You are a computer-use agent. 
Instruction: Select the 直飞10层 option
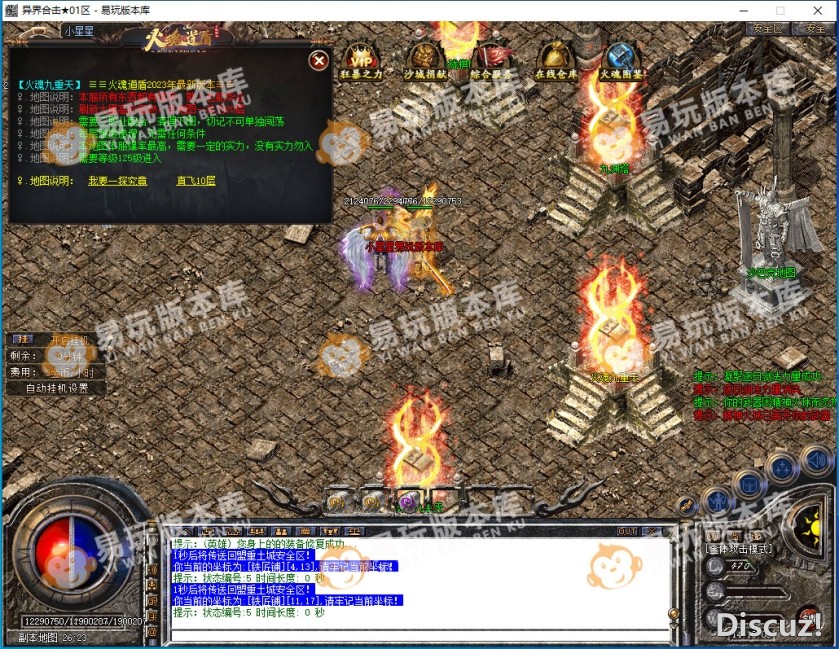(195, 181)
